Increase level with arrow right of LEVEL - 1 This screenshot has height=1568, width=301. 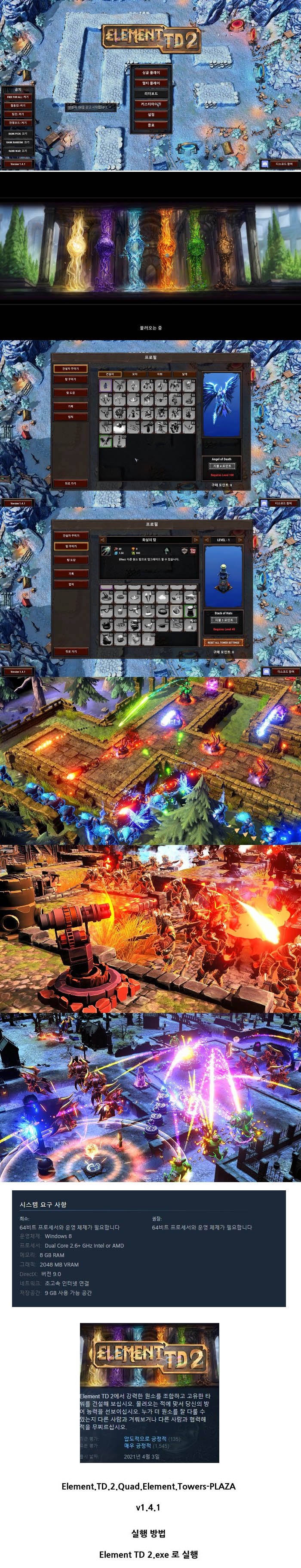click(x=240, y=539)
